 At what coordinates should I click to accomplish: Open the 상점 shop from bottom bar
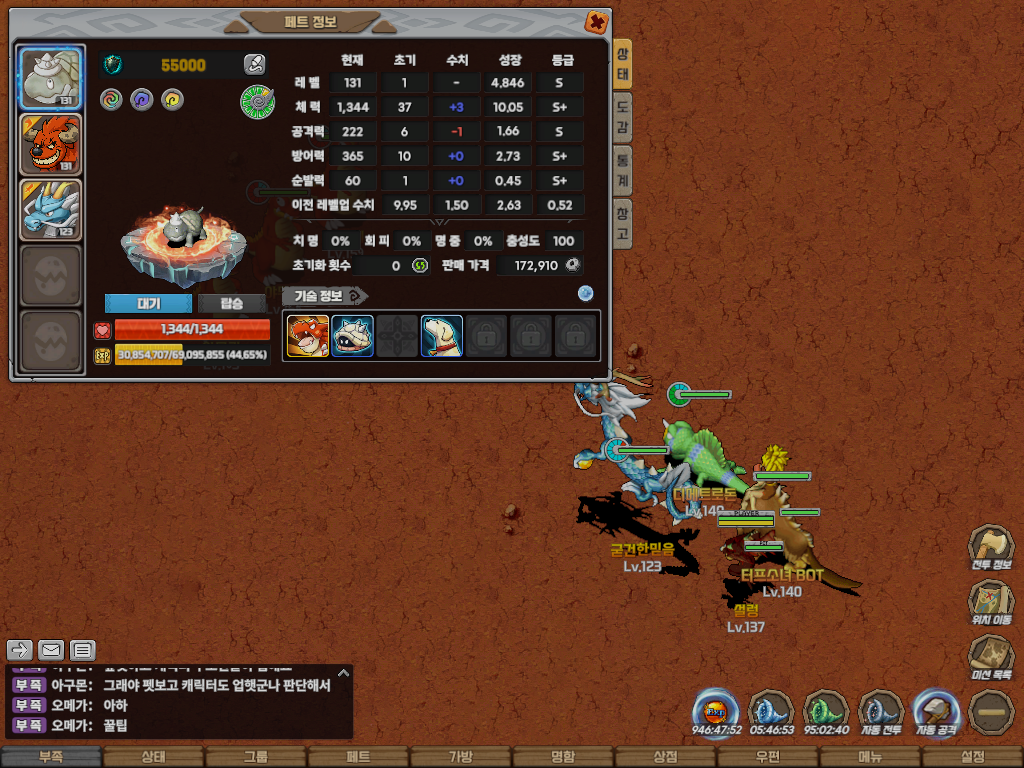coord(665,757)
